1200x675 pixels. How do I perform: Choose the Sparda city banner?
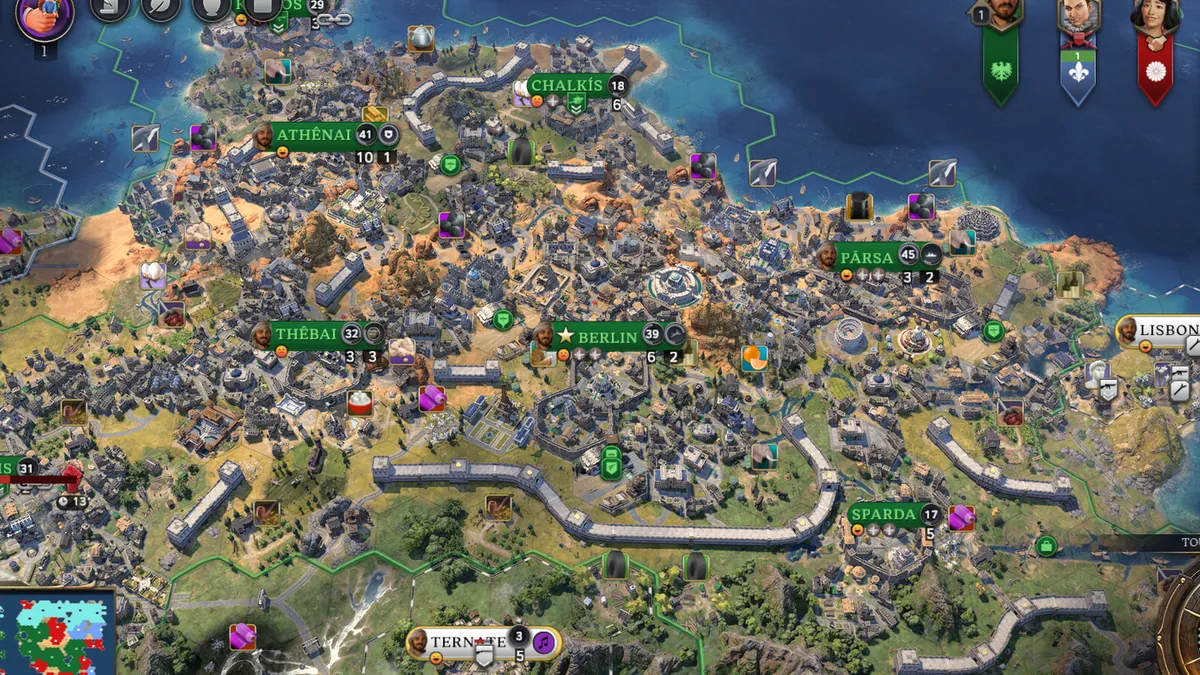pyautogui.click(x=883, y=515)
